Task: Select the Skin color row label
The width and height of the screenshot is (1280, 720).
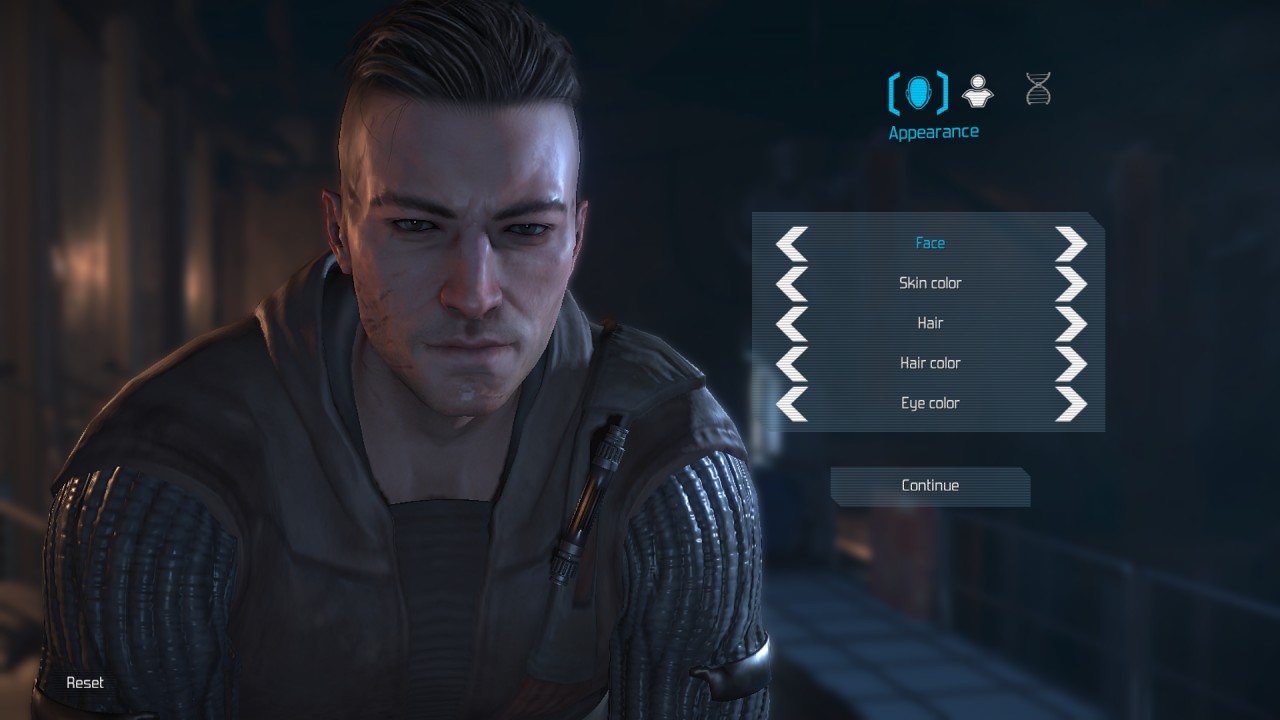Action: coord(930,283)
